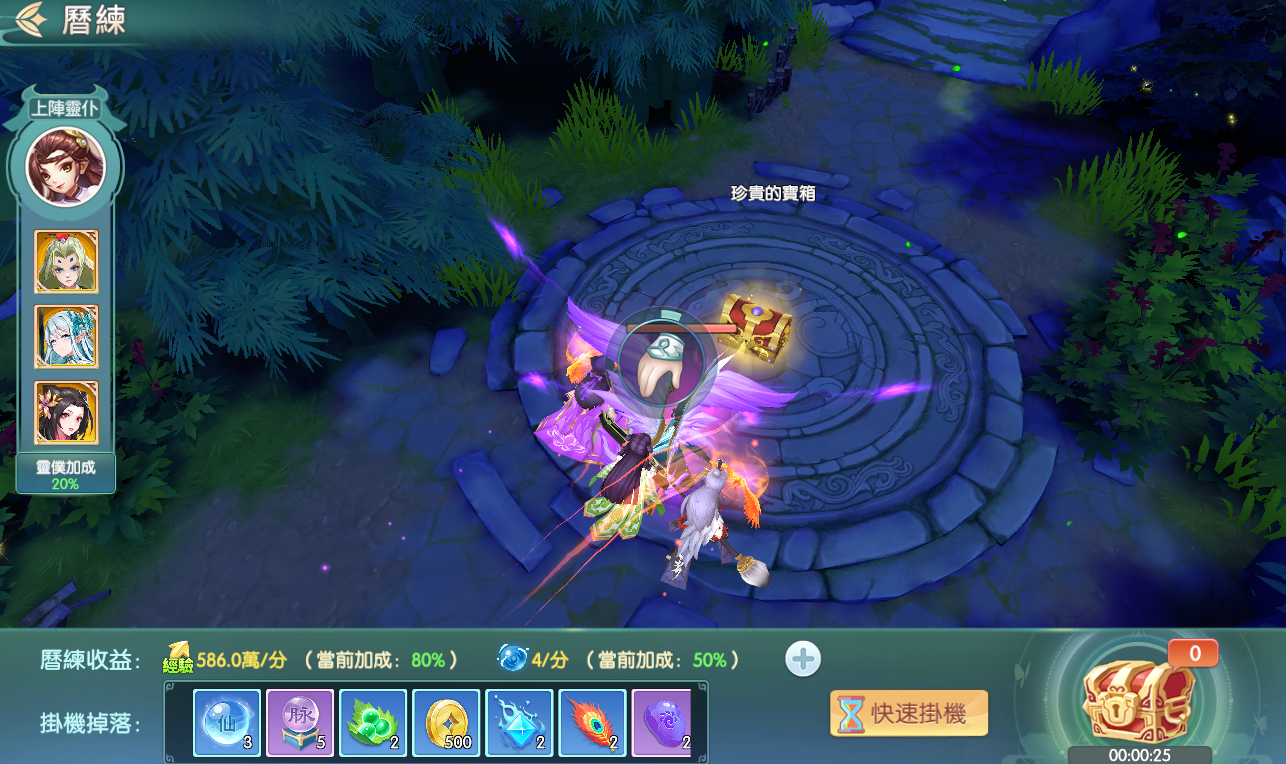Open the 上陣靈仆 lineup header

click(66, 108)
